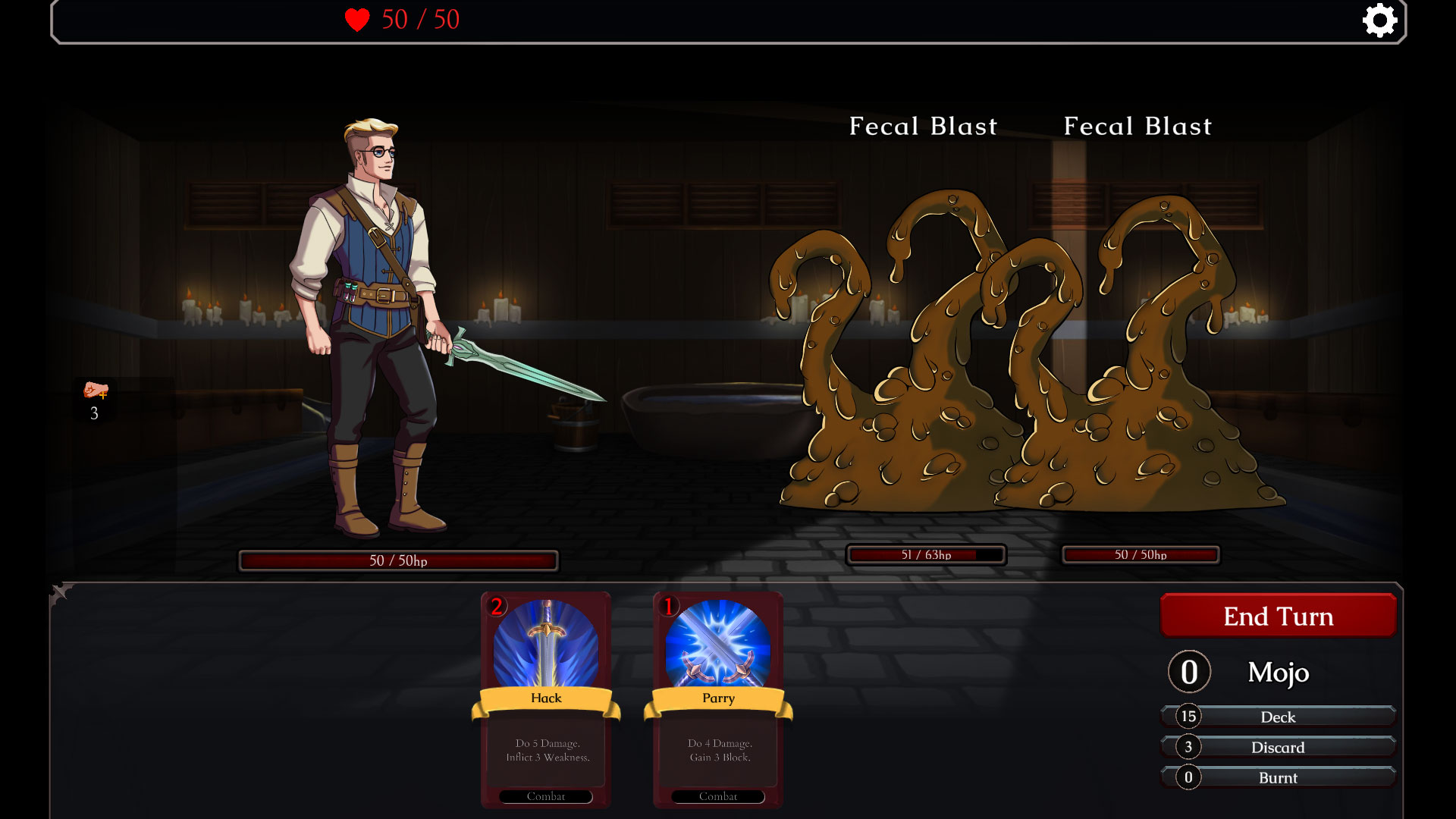
Task: Choose the Parry card
Action: (x=718, y=699)
